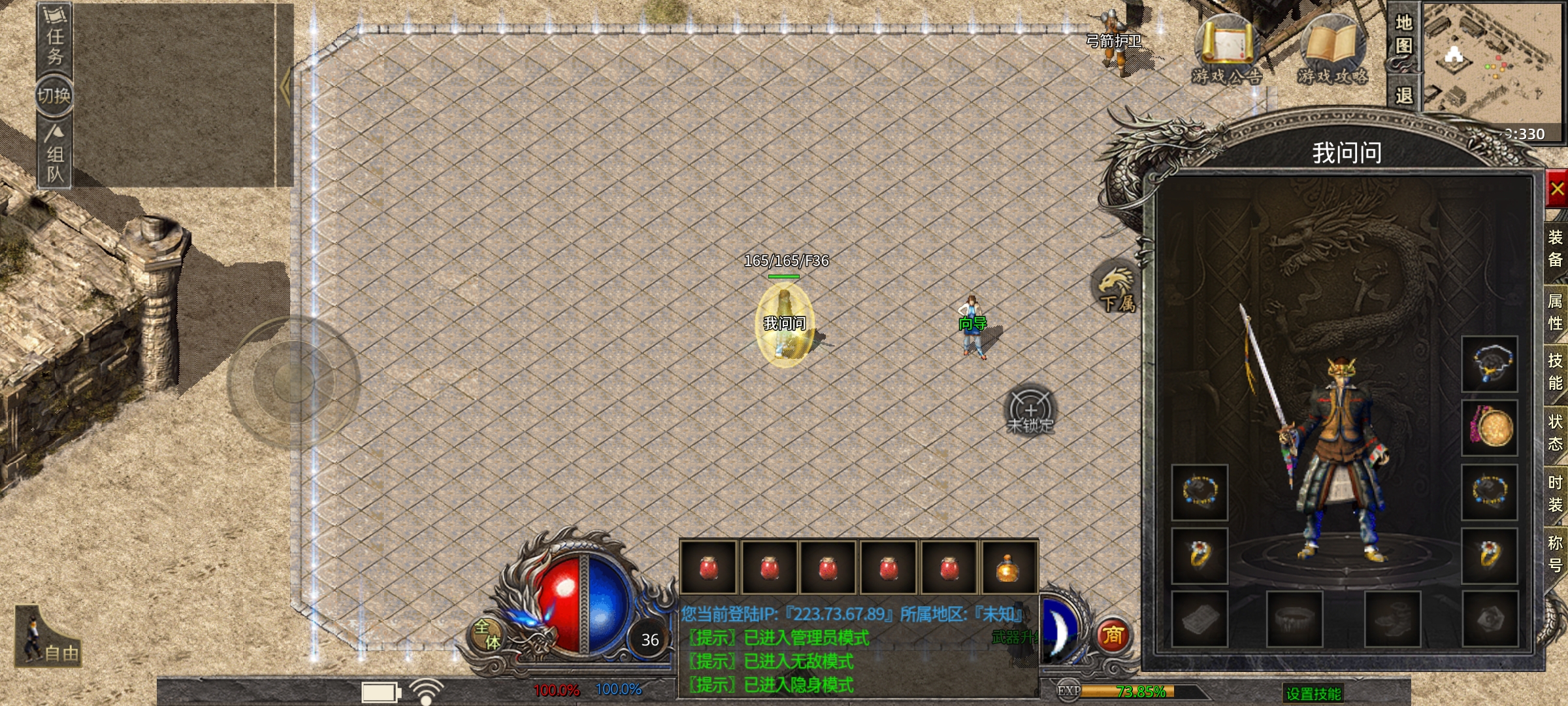Switch to the 时装 fashion tab

click(x=1556, y=494)
